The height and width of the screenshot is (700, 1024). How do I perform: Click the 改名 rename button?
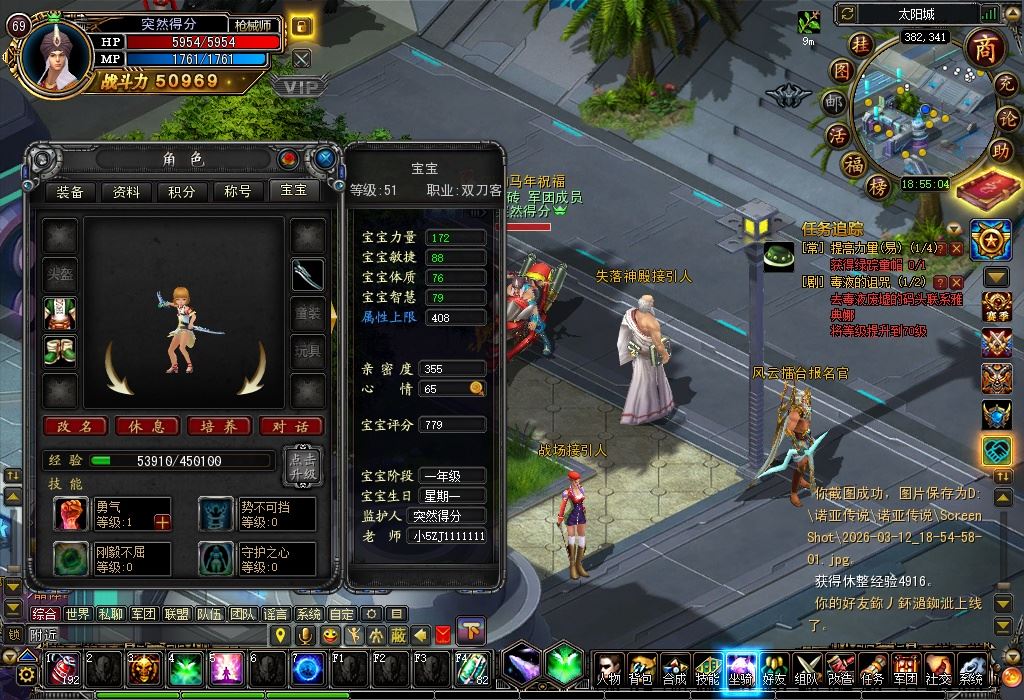(75, 426)
